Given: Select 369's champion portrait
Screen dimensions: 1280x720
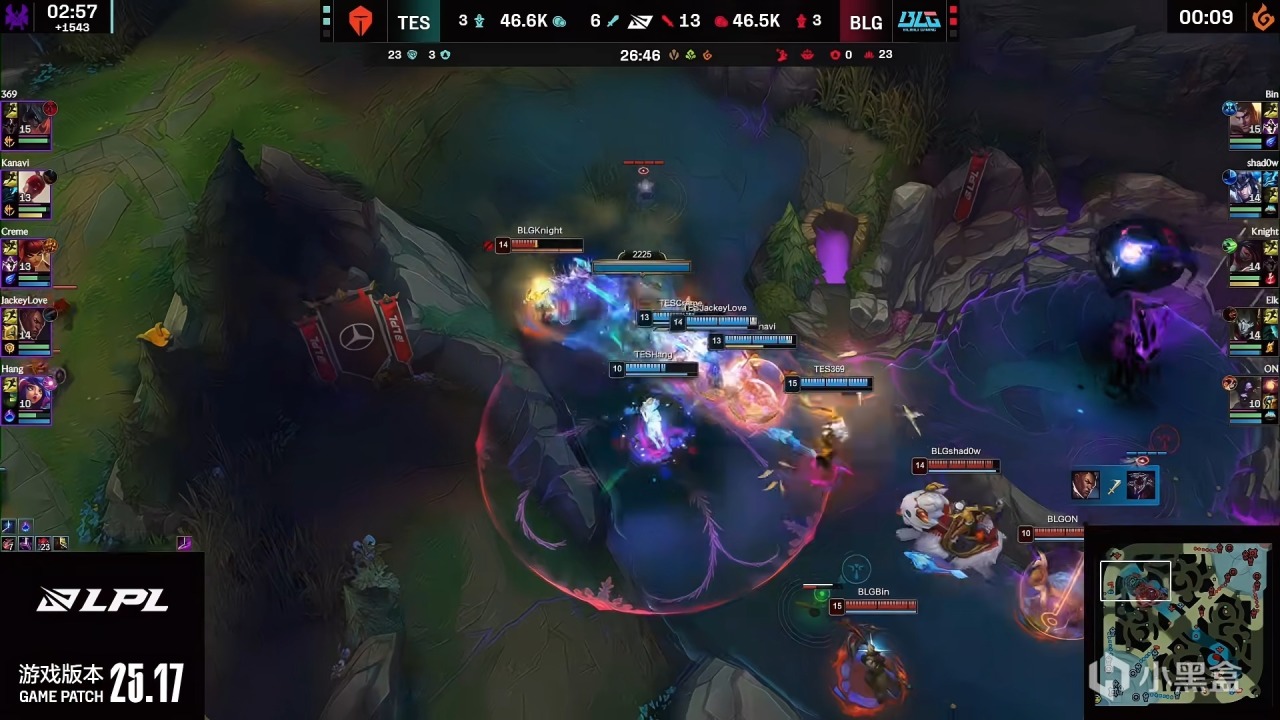Looking at the screenshot, I should [x=35, y=118].
